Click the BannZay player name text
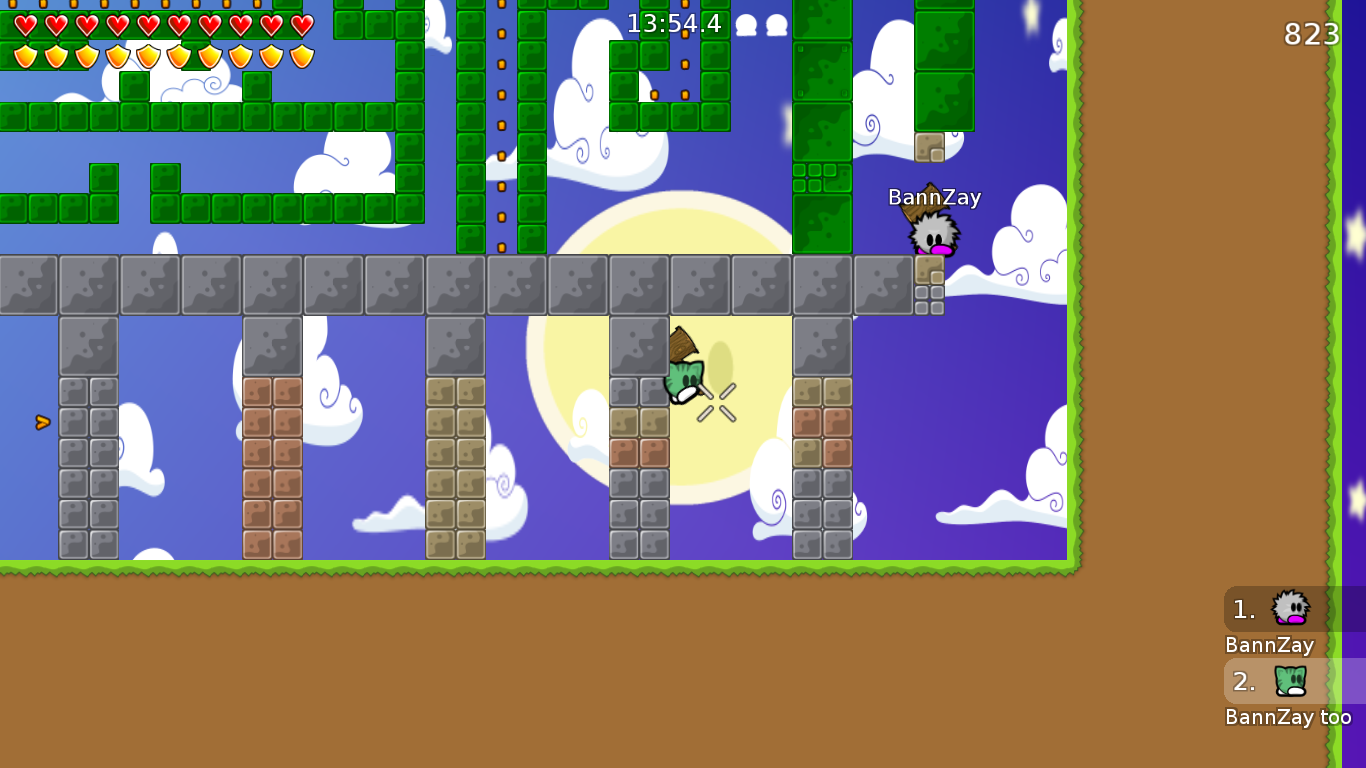 click(1269, 645)
